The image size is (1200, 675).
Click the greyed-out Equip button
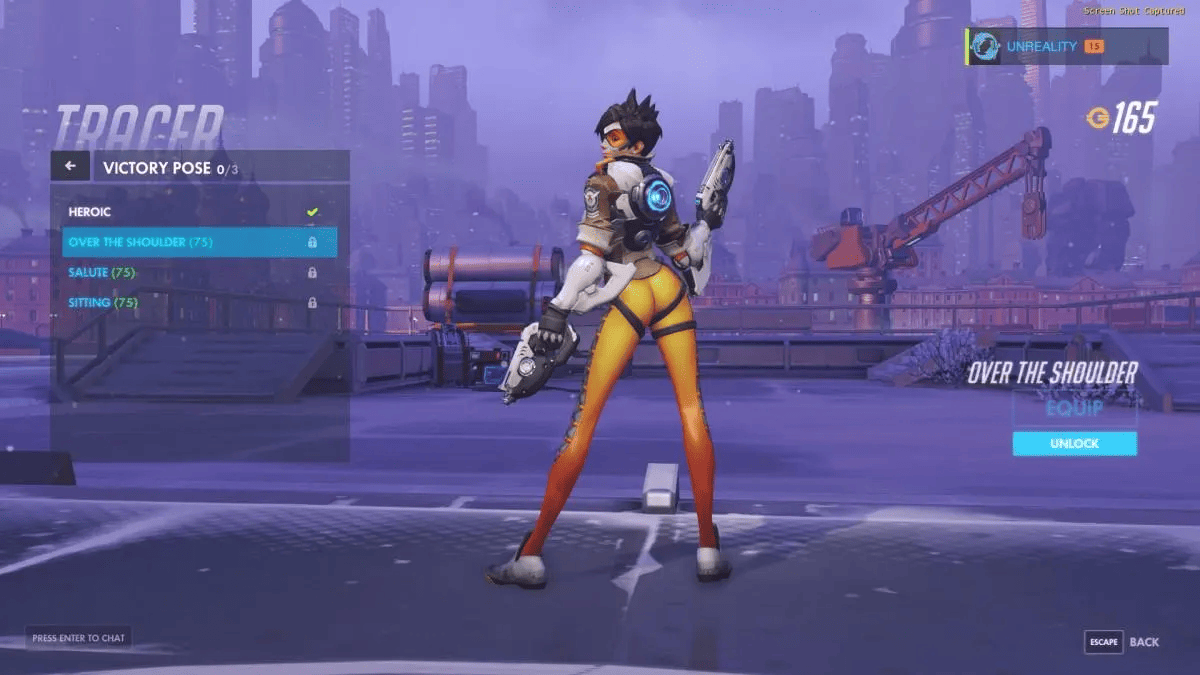[x=1074, y=409]
